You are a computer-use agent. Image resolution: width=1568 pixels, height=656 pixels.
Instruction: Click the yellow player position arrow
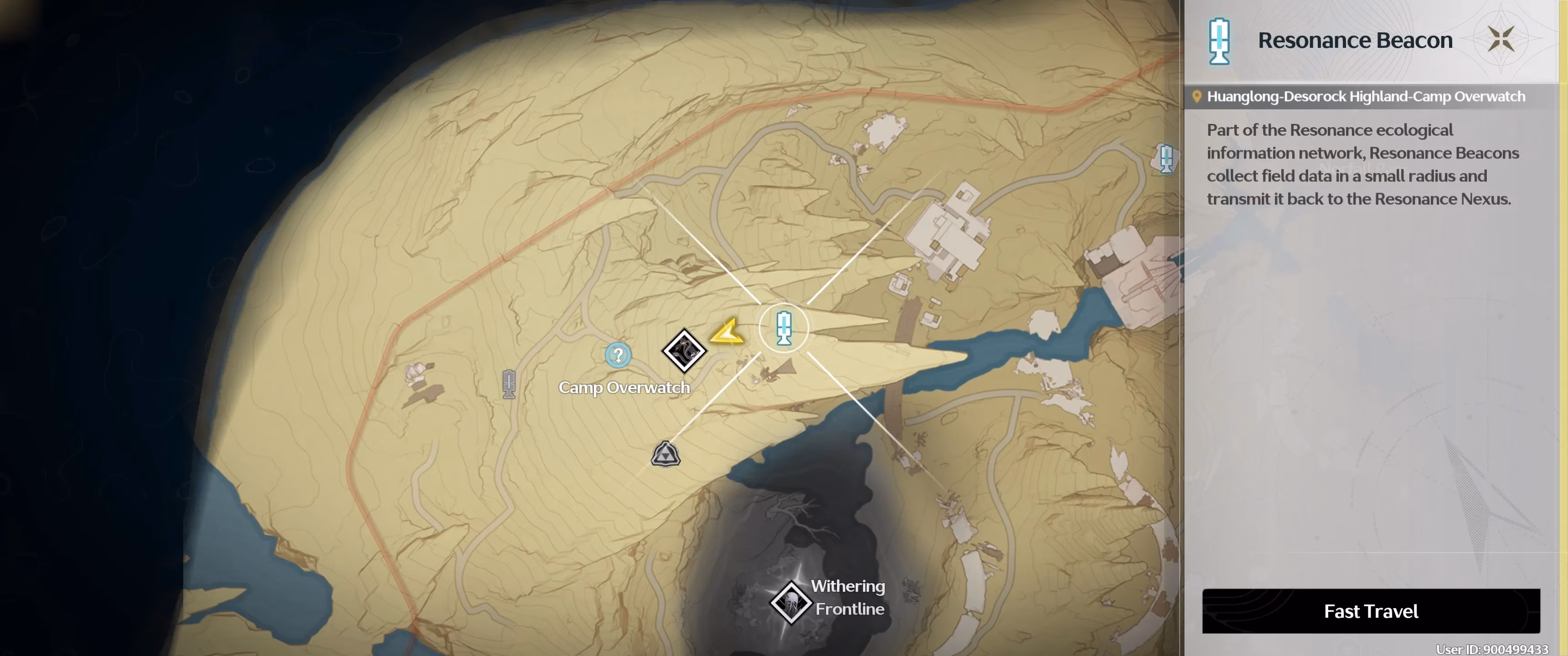point(727,332)
